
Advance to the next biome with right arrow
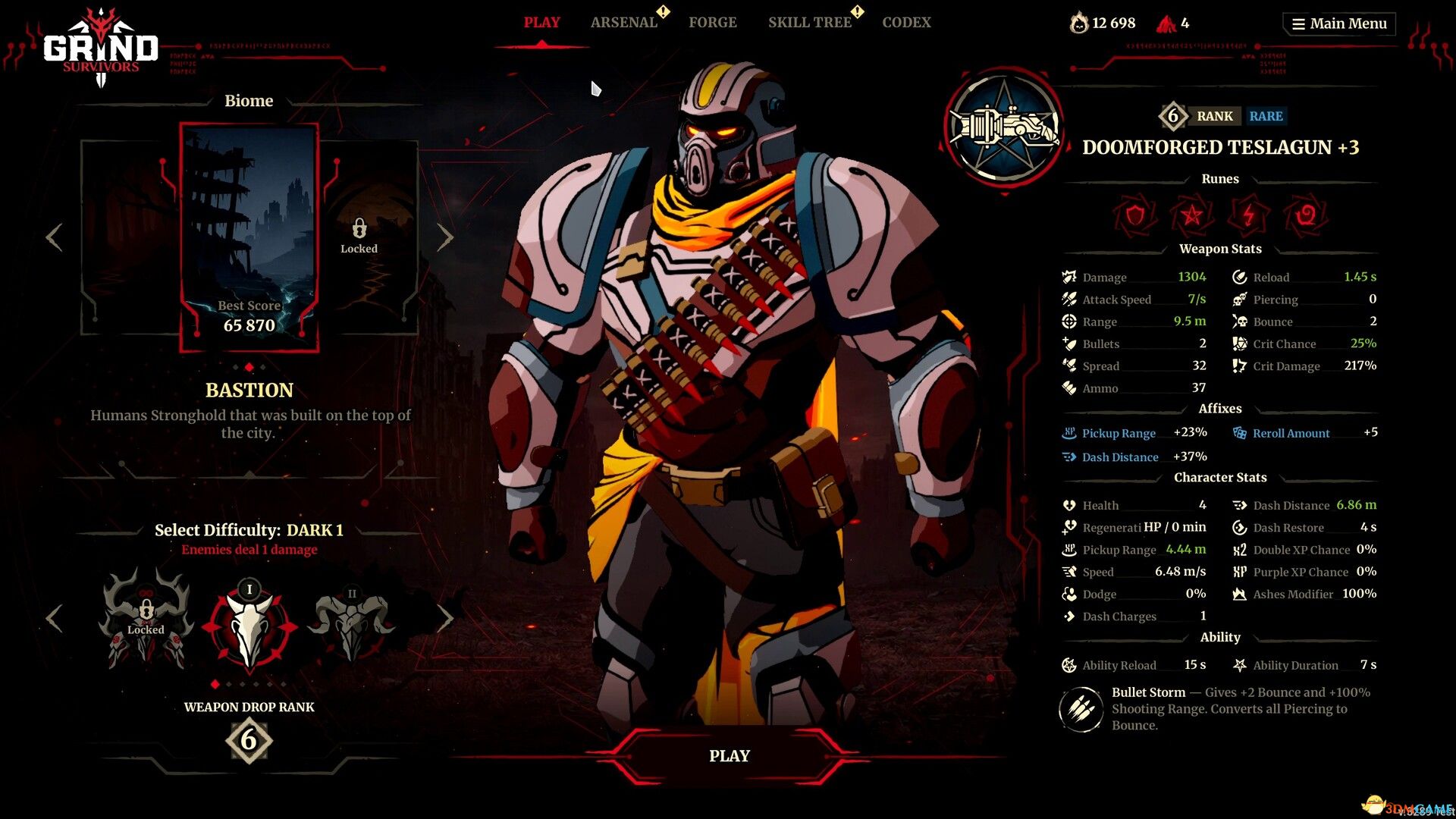pyautogui.click(x=446, y=237)
